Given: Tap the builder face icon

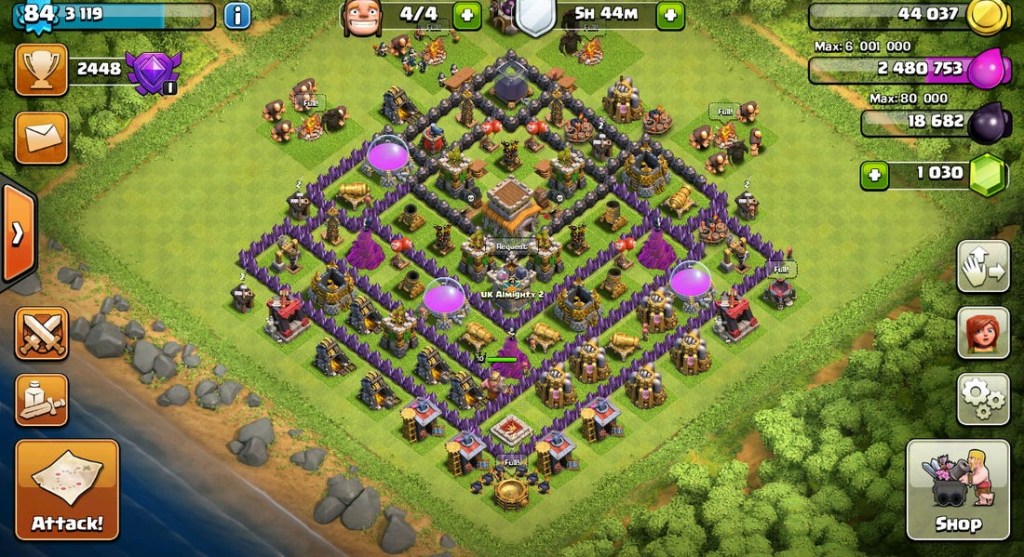Looking at the screenshot, I should coord(361,16).
